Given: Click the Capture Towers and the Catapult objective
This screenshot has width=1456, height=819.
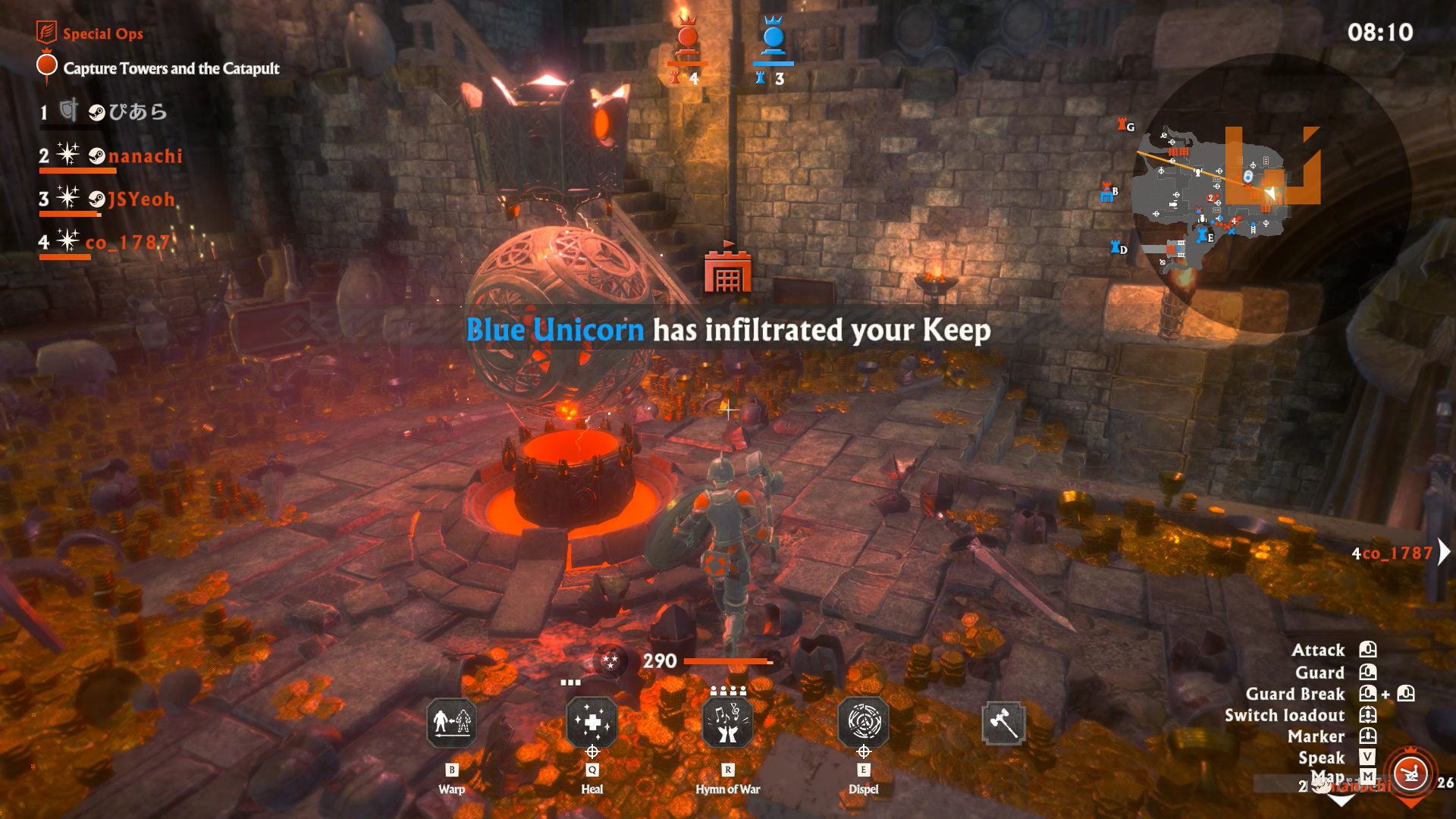Looking at the screenshot, I should click(171, 68).
